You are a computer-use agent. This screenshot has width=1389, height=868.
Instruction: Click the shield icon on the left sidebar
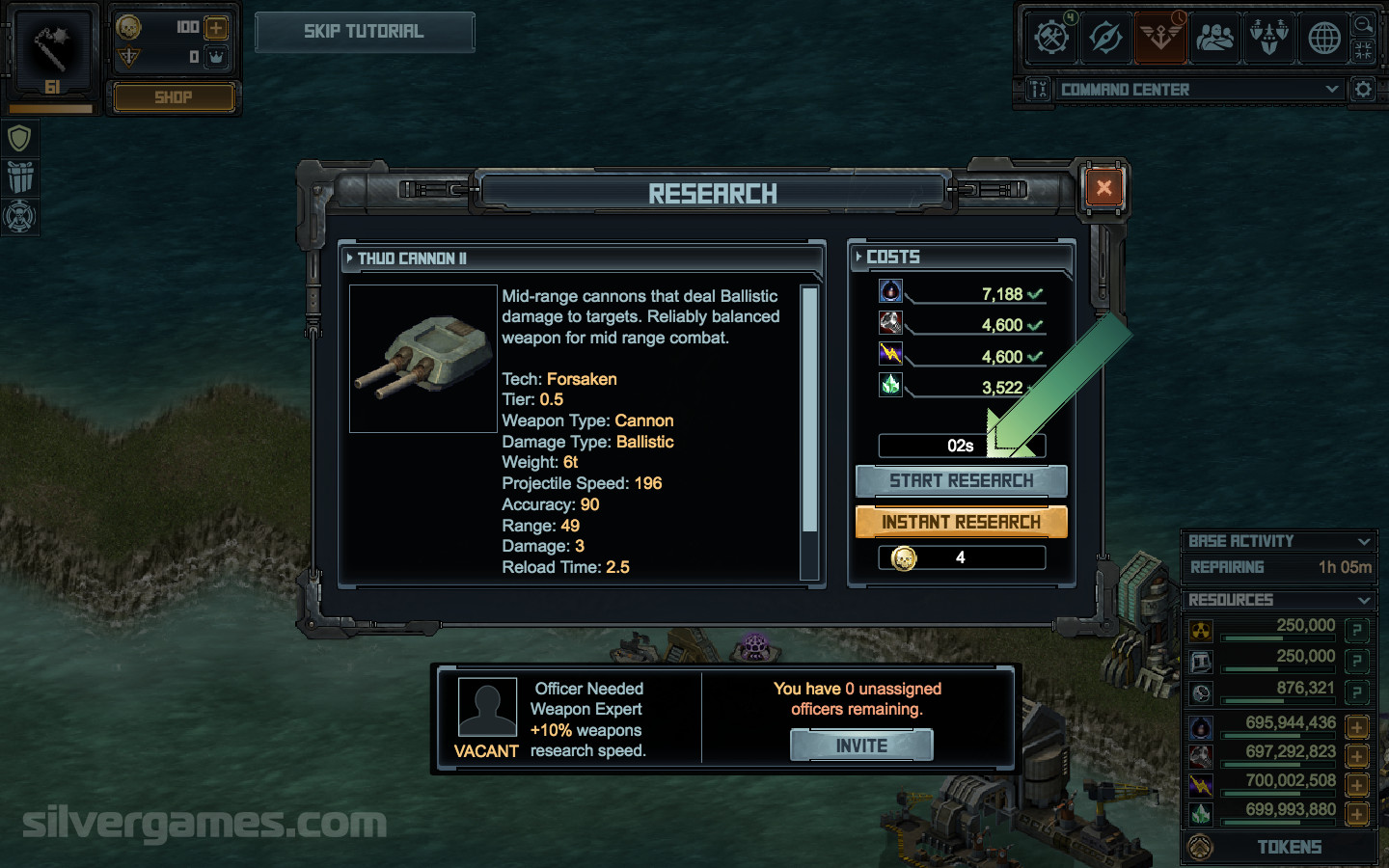(x=19, y=139)
